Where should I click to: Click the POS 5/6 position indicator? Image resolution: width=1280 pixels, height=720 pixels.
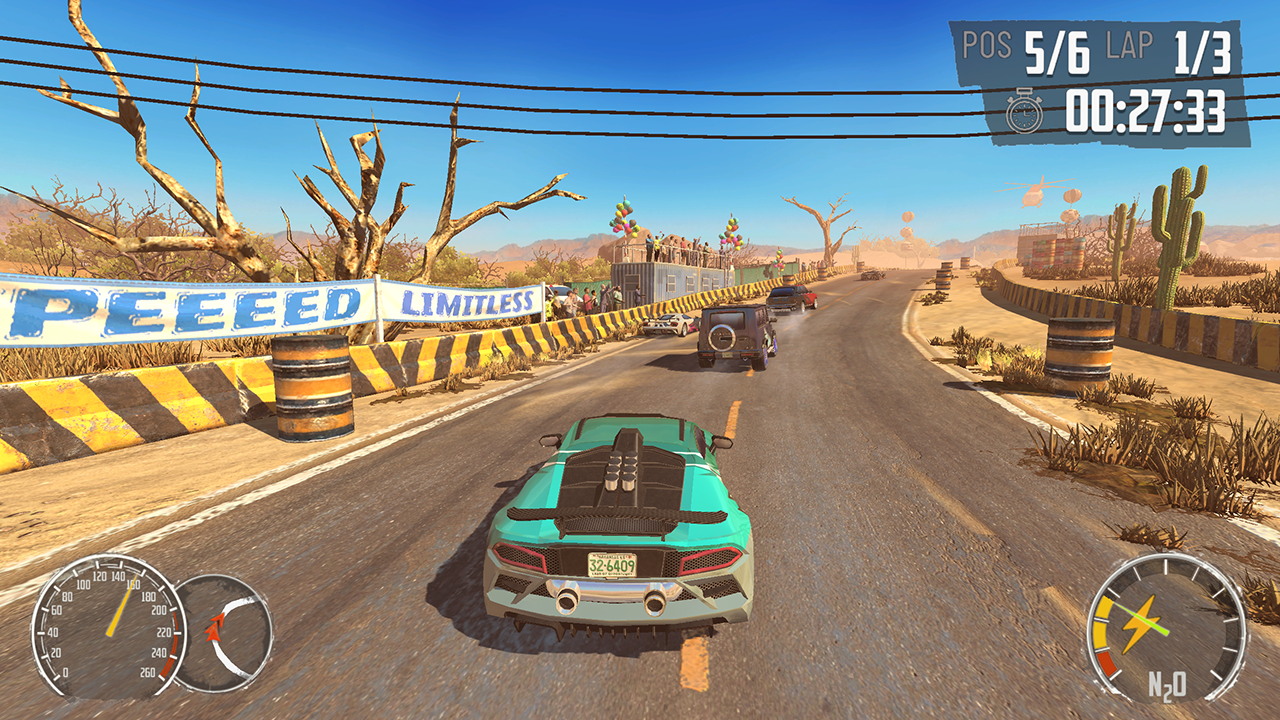1026,44
